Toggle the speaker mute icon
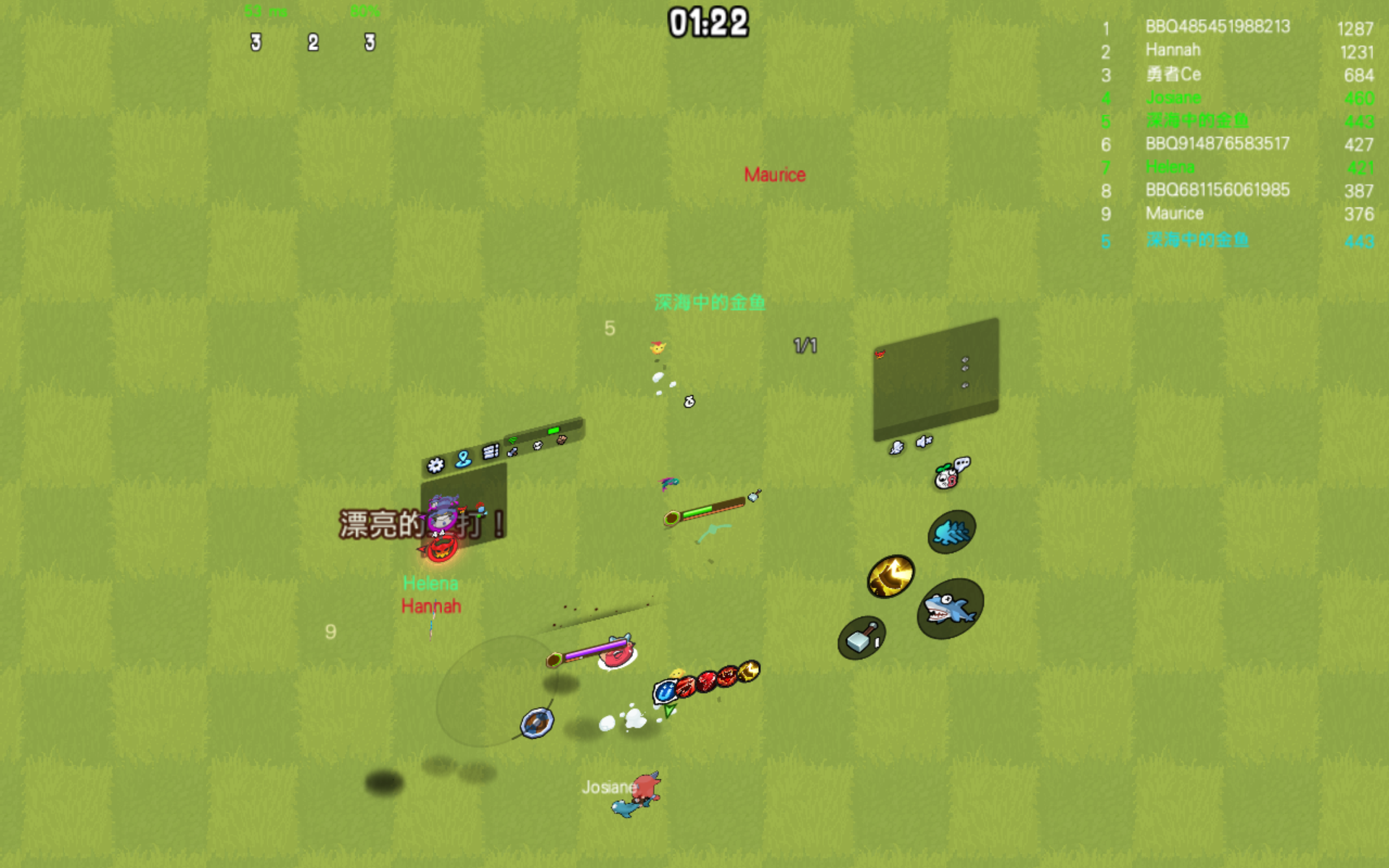The height and width of the screenshot is (868, 1389). click(923, 441)
